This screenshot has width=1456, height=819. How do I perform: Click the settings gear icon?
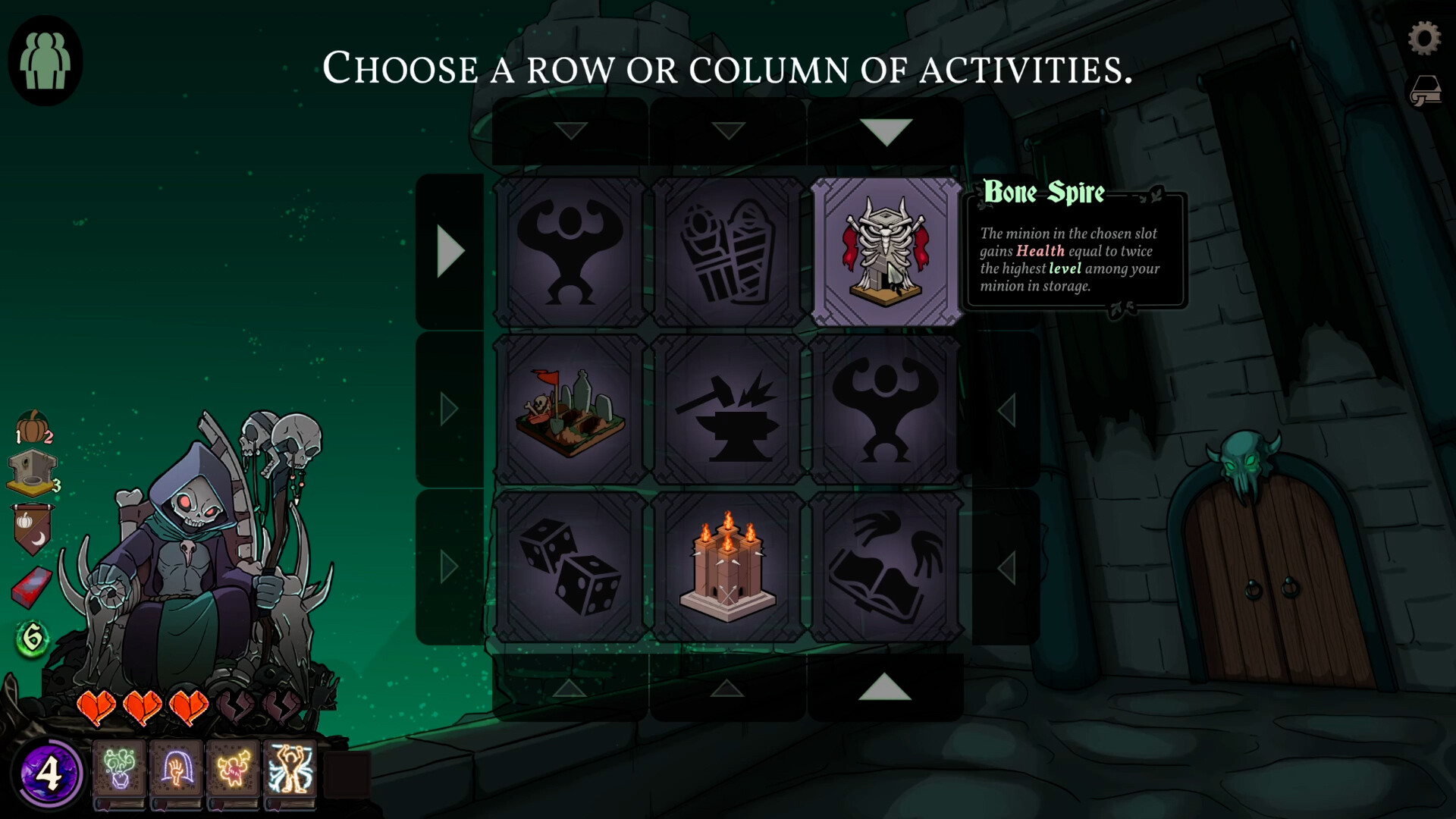pos(1424,36)
